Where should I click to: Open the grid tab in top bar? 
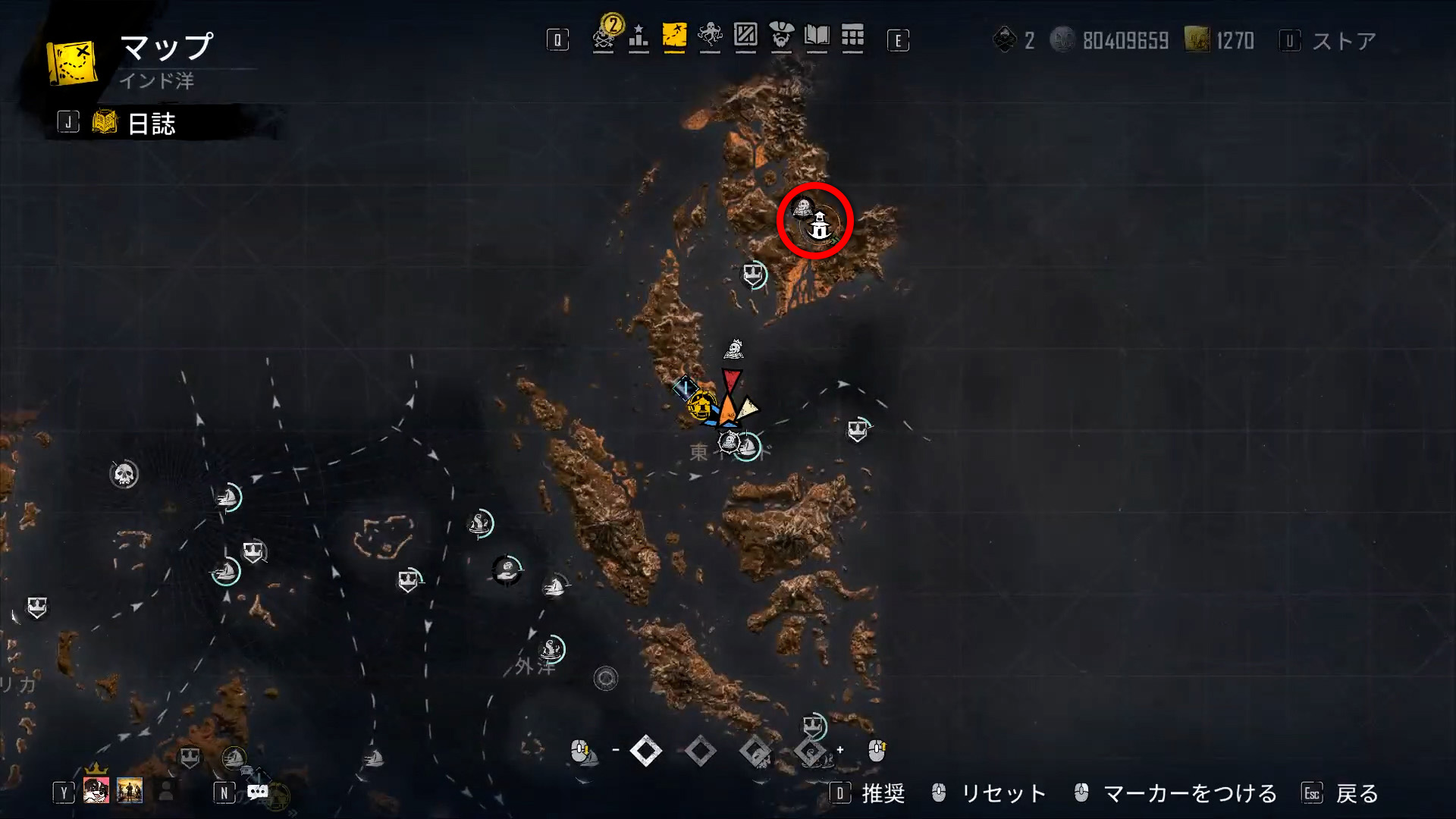click(852, 36)
